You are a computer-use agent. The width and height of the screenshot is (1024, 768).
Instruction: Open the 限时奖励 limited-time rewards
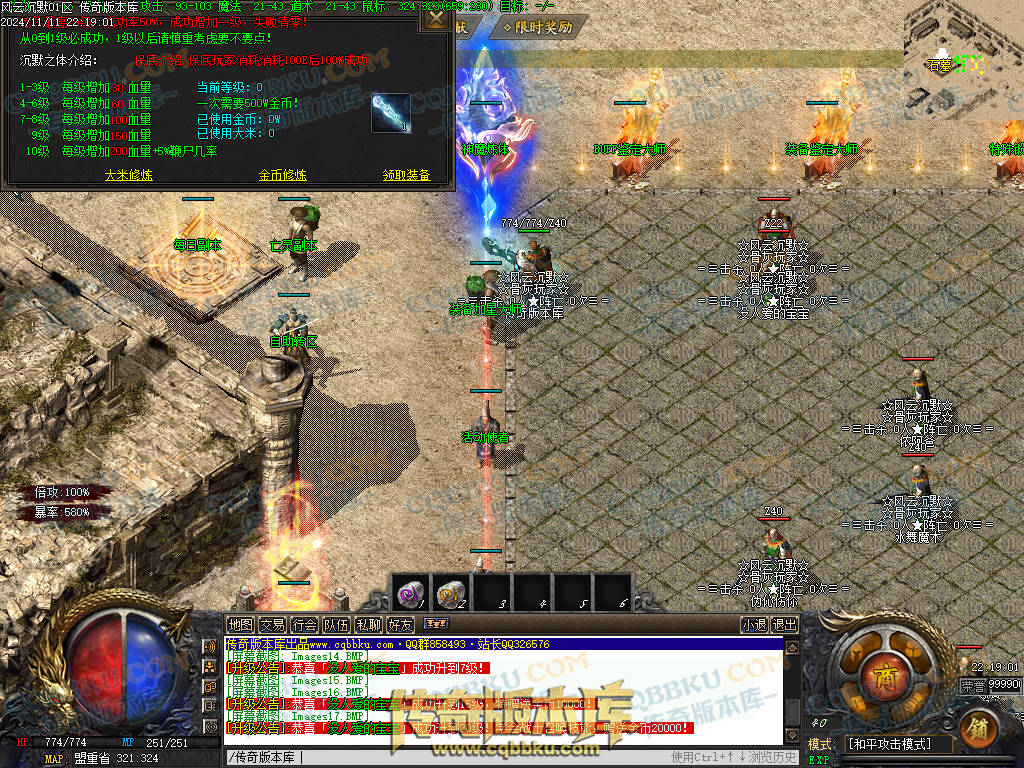click(x=541, y=27)
